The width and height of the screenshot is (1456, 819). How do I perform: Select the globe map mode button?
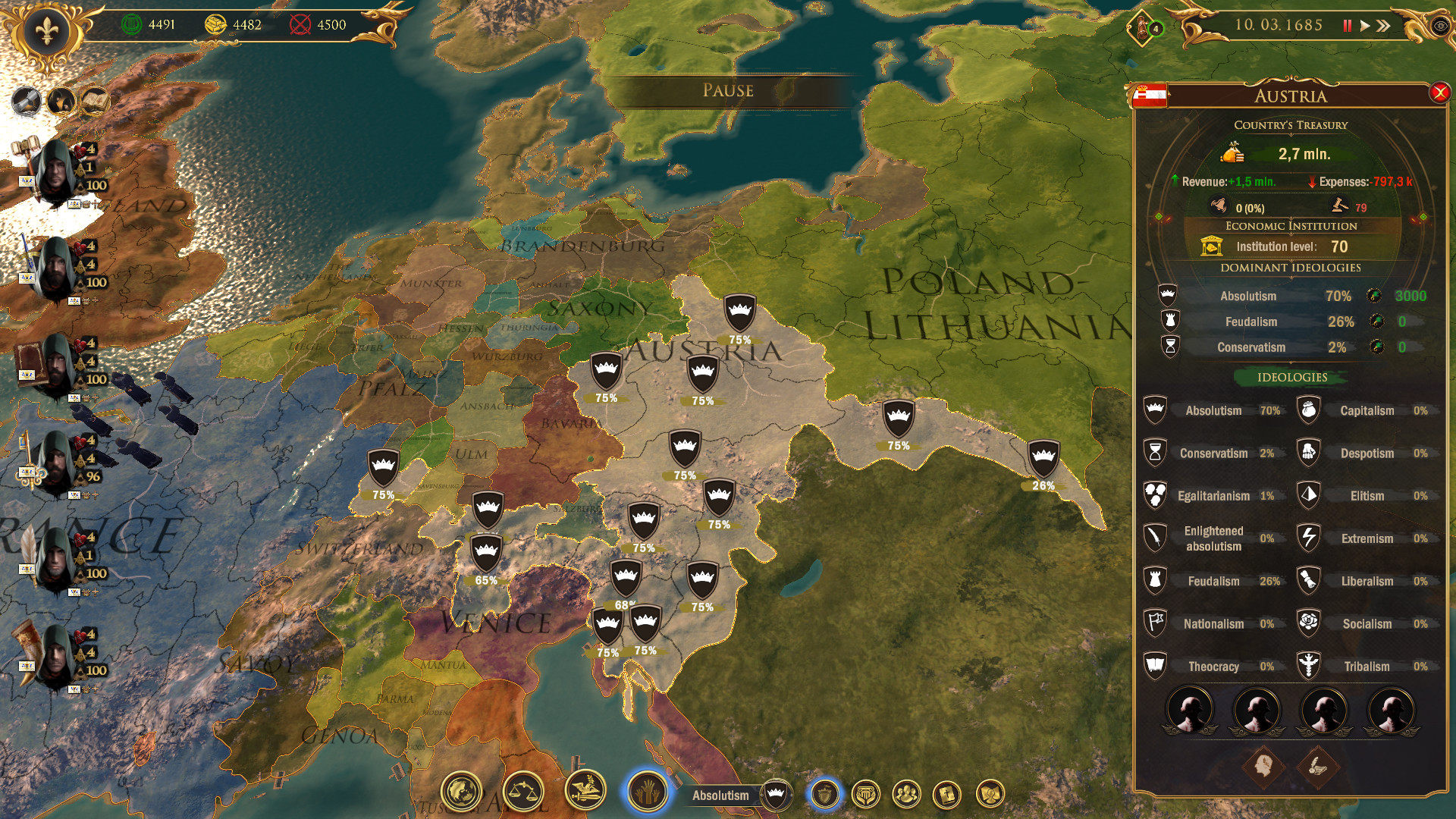tap(461, 792)
